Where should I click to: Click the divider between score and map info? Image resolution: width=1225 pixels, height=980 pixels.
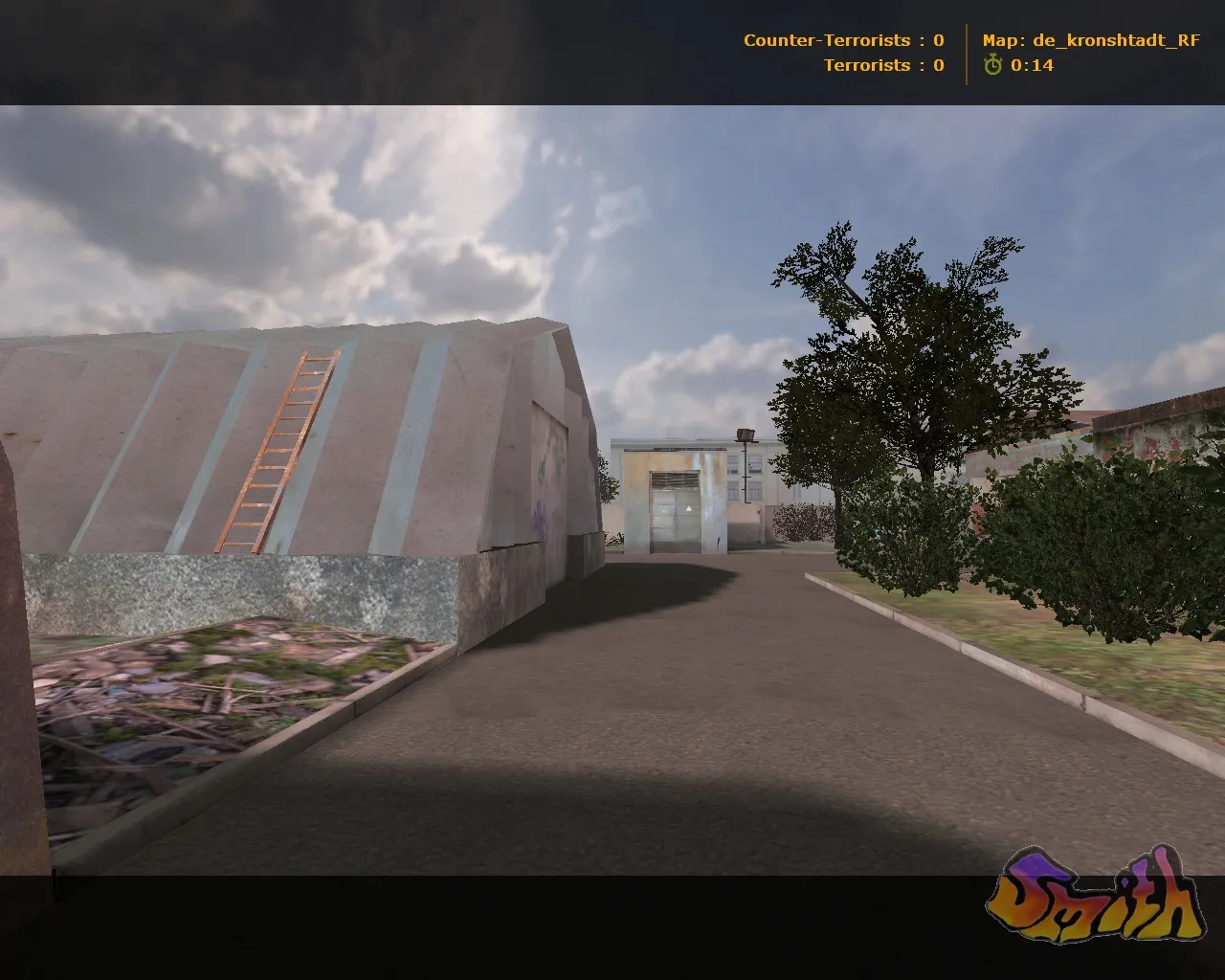point(967,53)
